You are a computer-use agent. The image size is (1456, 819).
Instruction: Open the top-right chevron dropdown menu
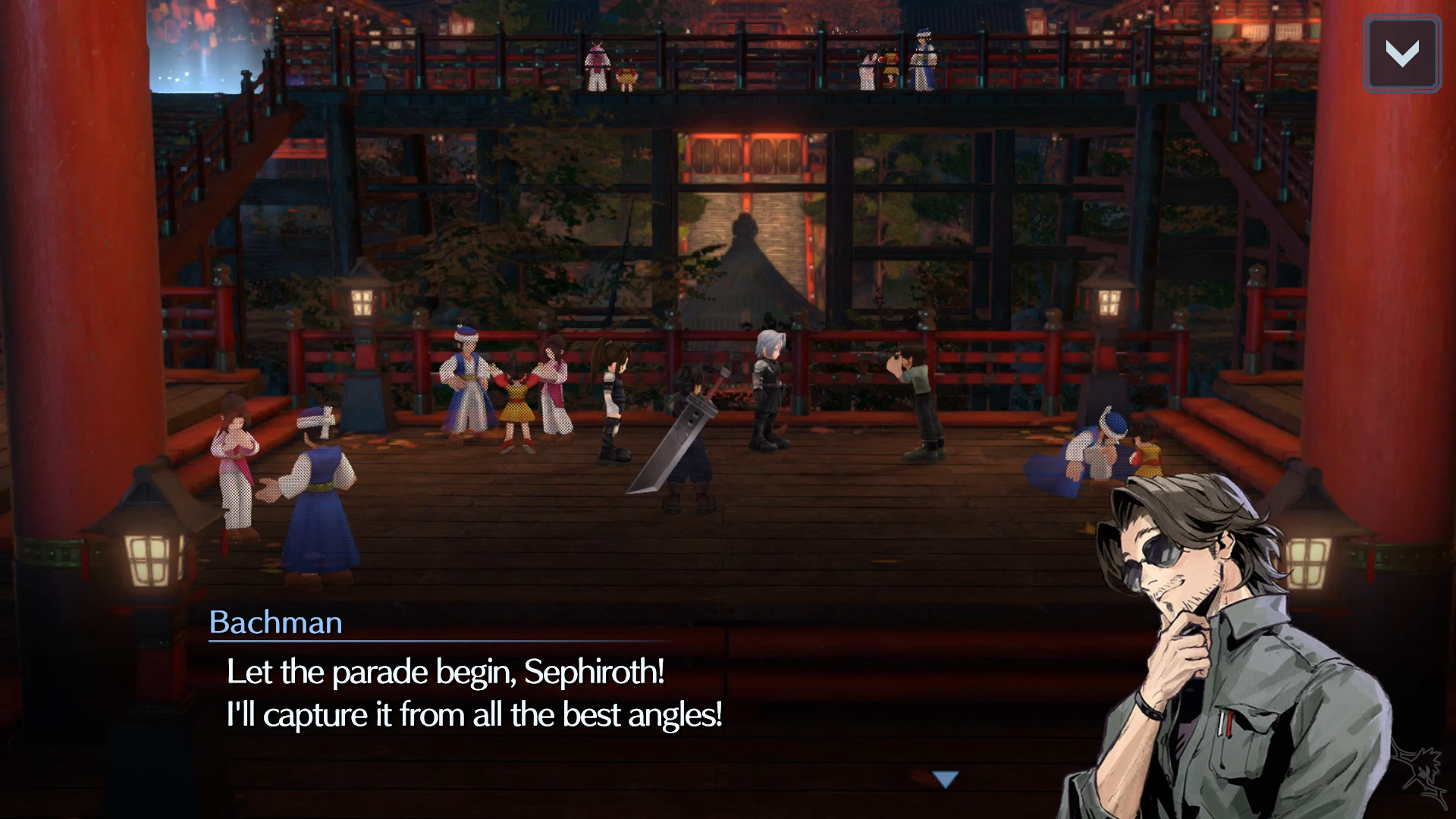tap(1401, 54)
